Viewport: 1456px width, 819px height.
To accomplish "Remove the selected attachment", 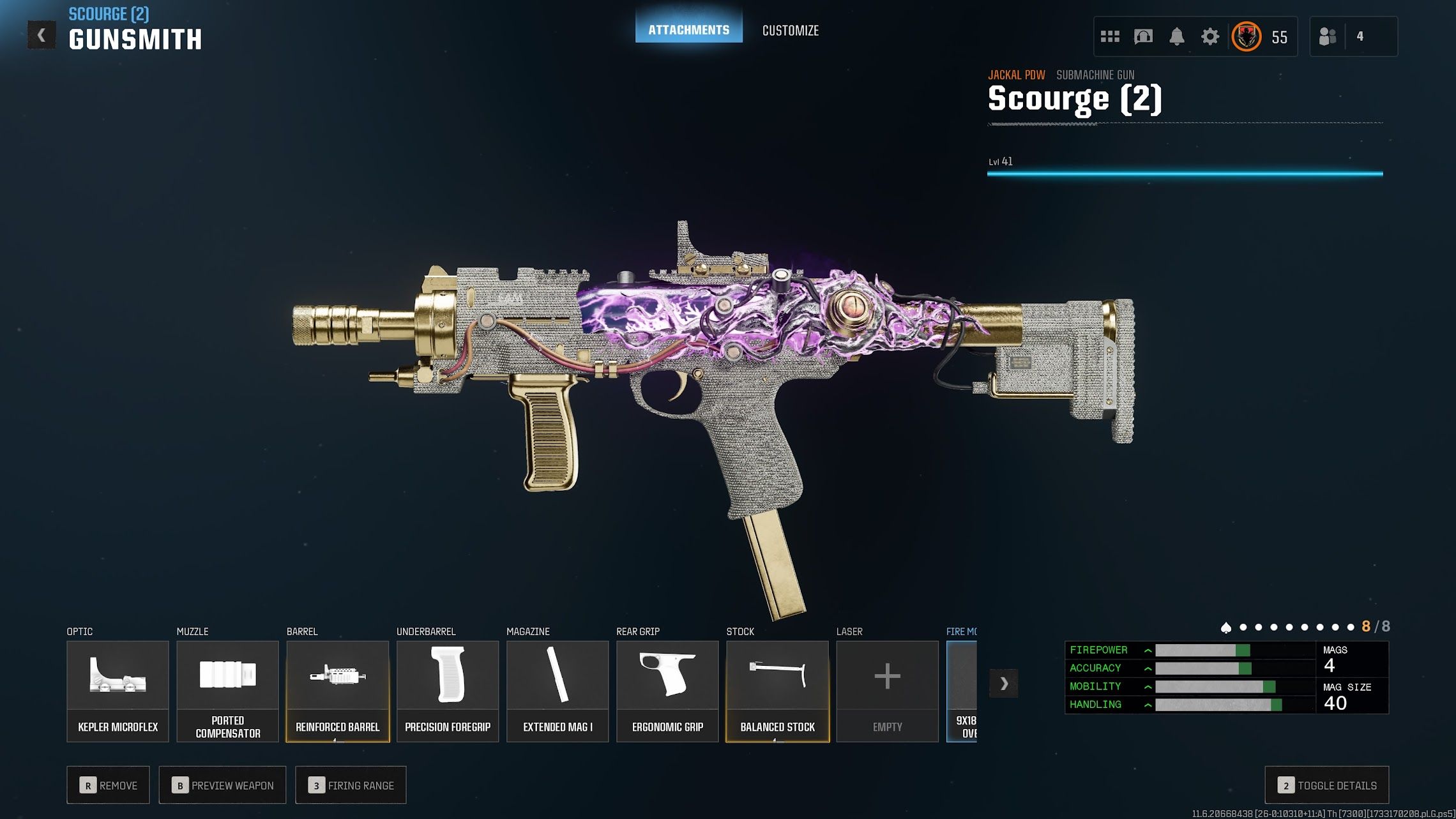I will coord(108,785).
